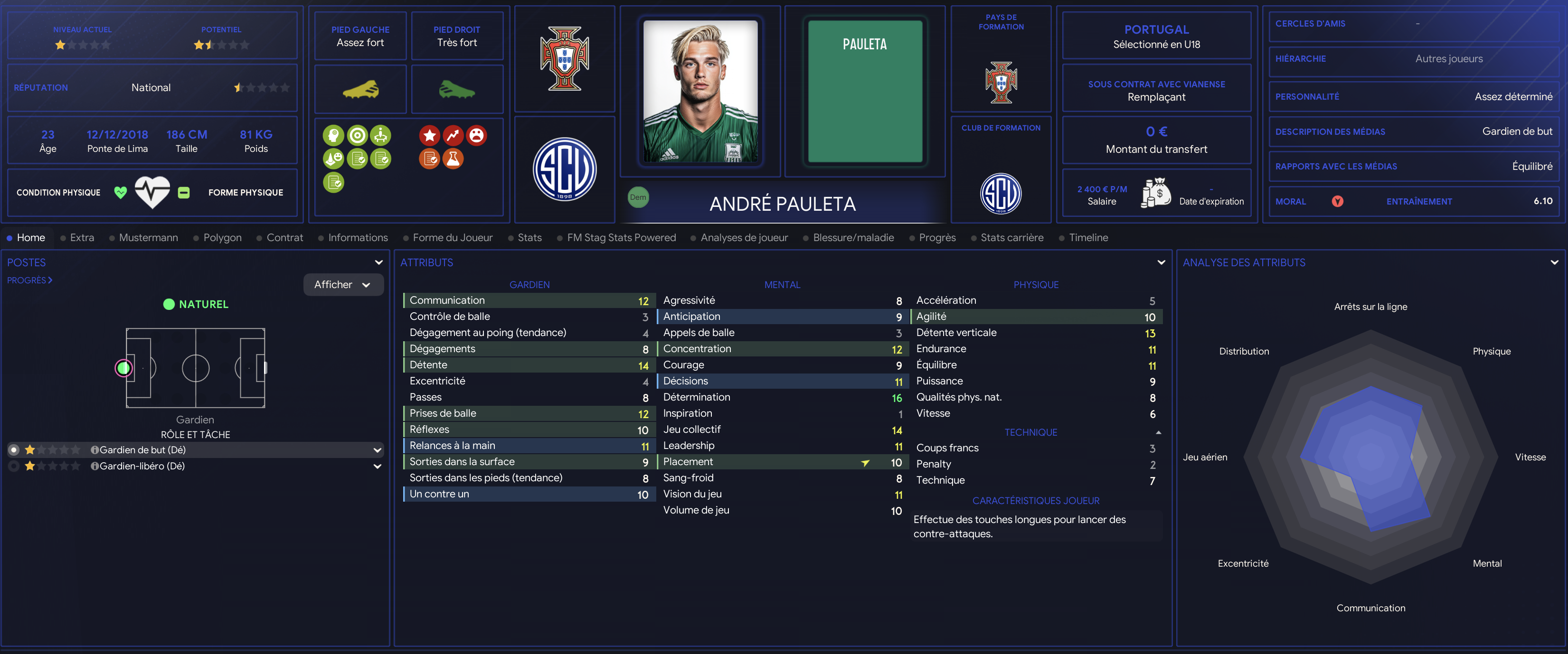1568x654 pixels.
Task: Switch to the Stats tab
Action: [529, 237]
